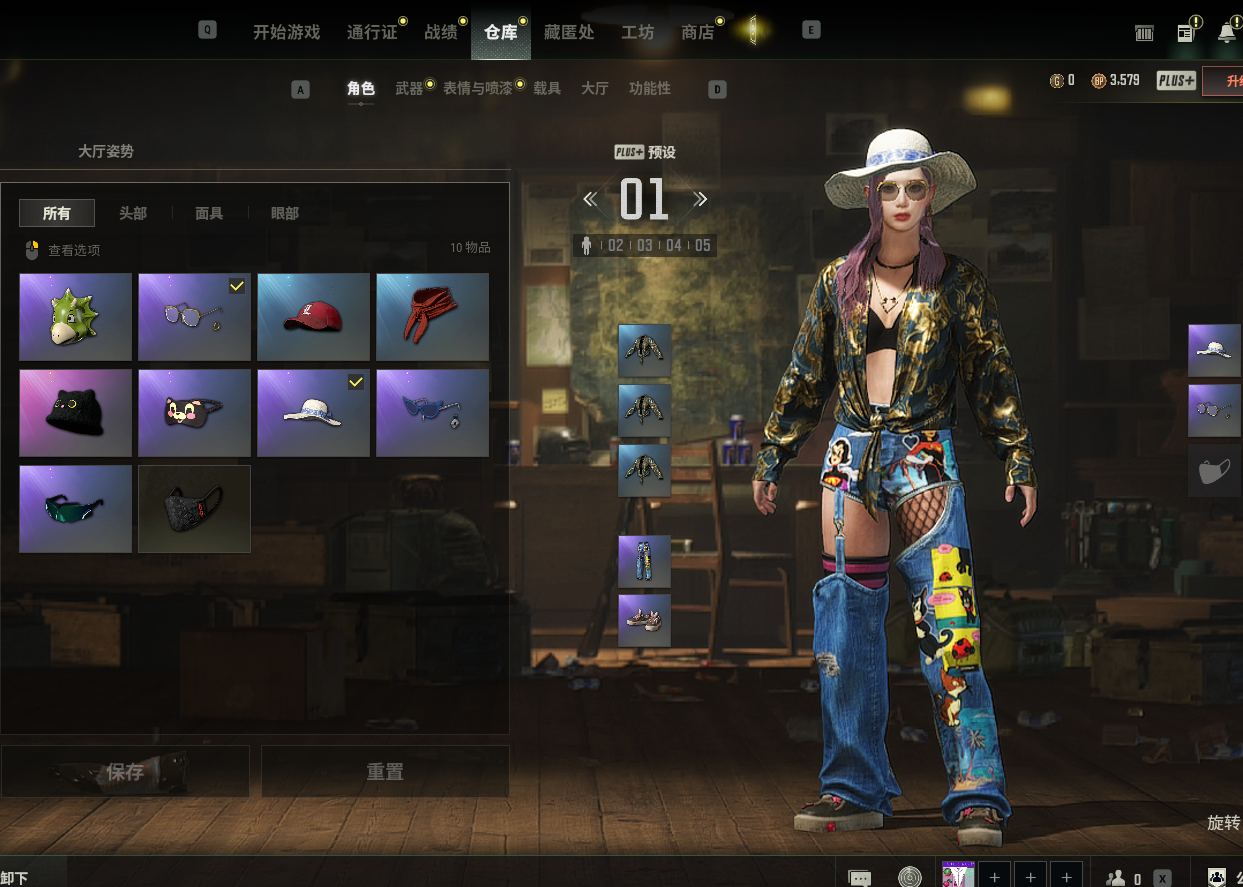
Task: Switch to the 通行证 tab
Action: [371, 32]
